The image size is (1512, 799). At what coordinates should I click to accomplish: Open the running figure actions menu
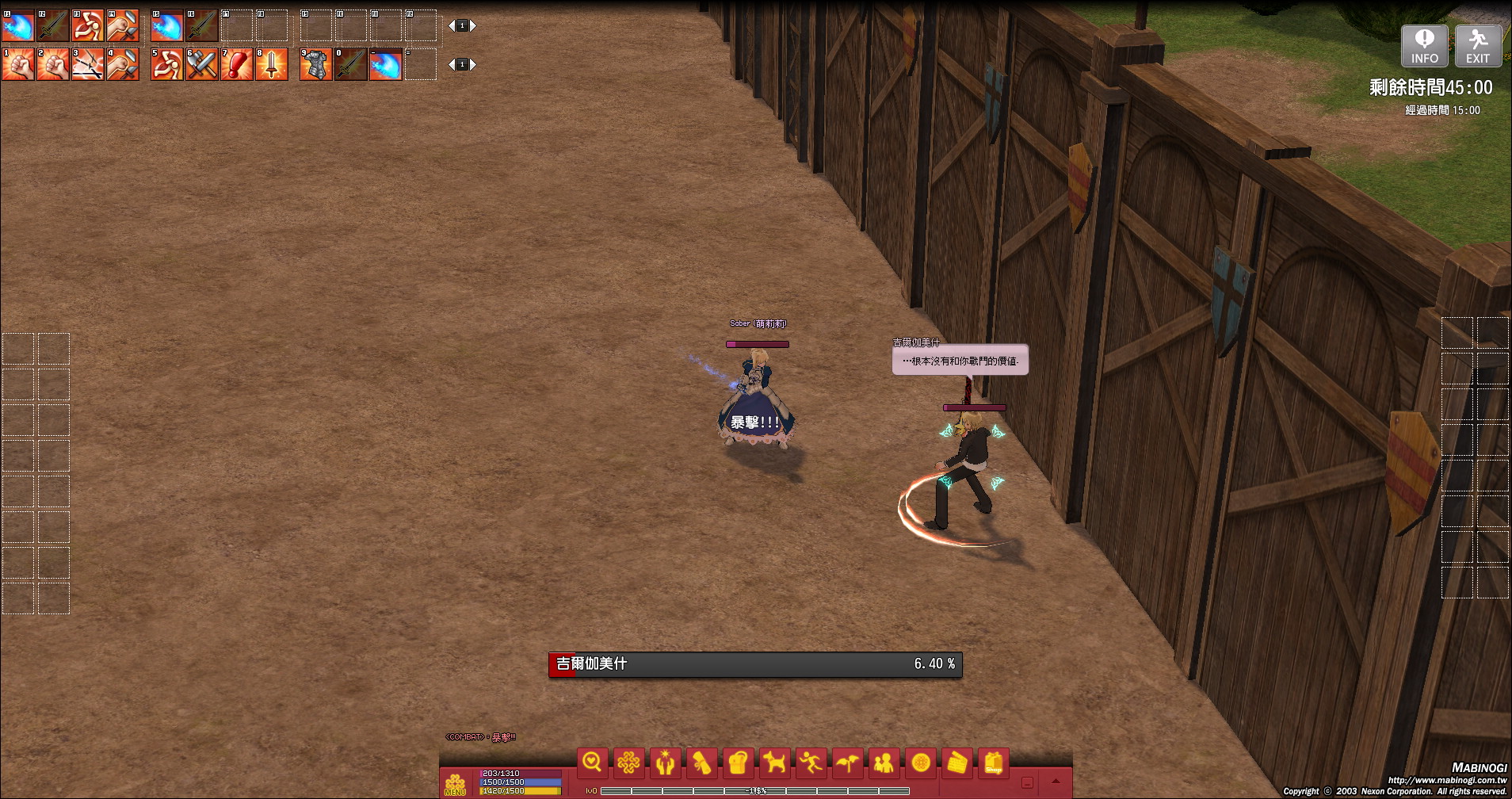coord(811,763)
